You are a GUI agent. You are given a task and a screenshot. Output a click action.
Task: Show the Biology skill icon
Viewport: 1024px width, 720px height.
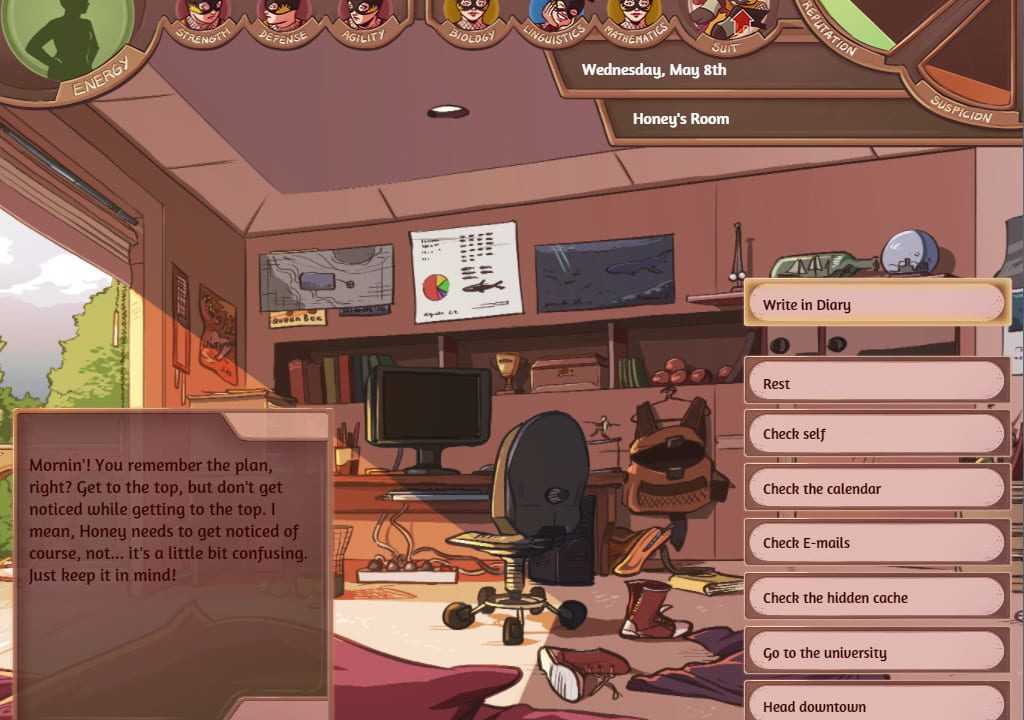pyautogui.click(x=472, y=14)
